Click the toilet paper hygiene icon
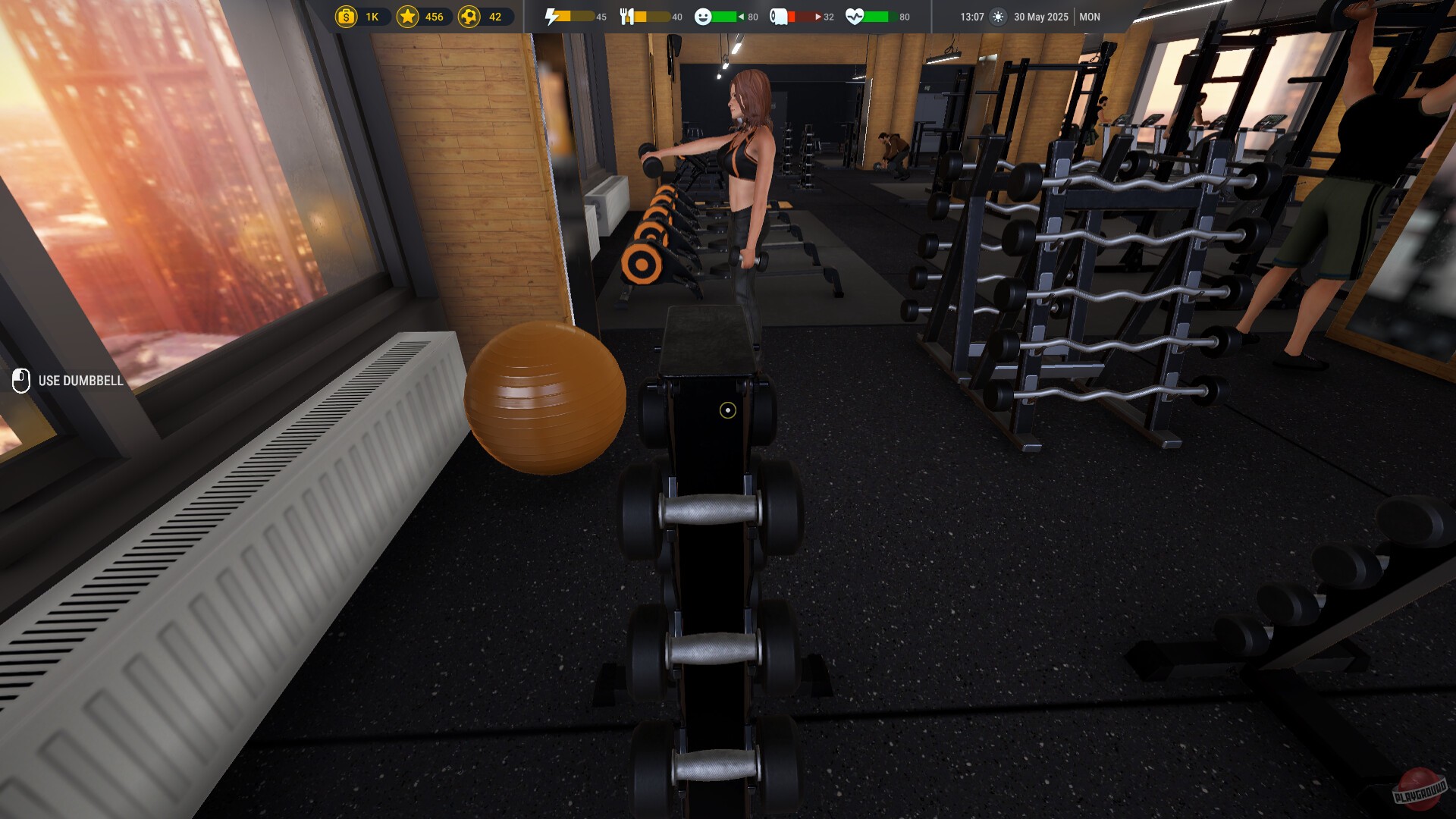 point(779,16)
